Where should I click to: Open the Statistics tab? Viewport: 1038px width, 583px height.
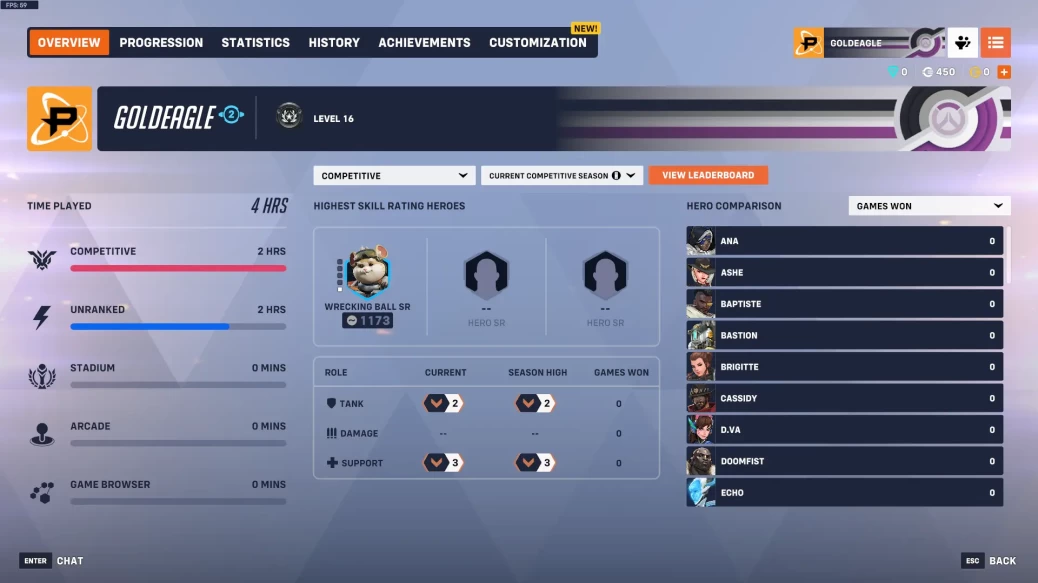(x=255, y=42)
